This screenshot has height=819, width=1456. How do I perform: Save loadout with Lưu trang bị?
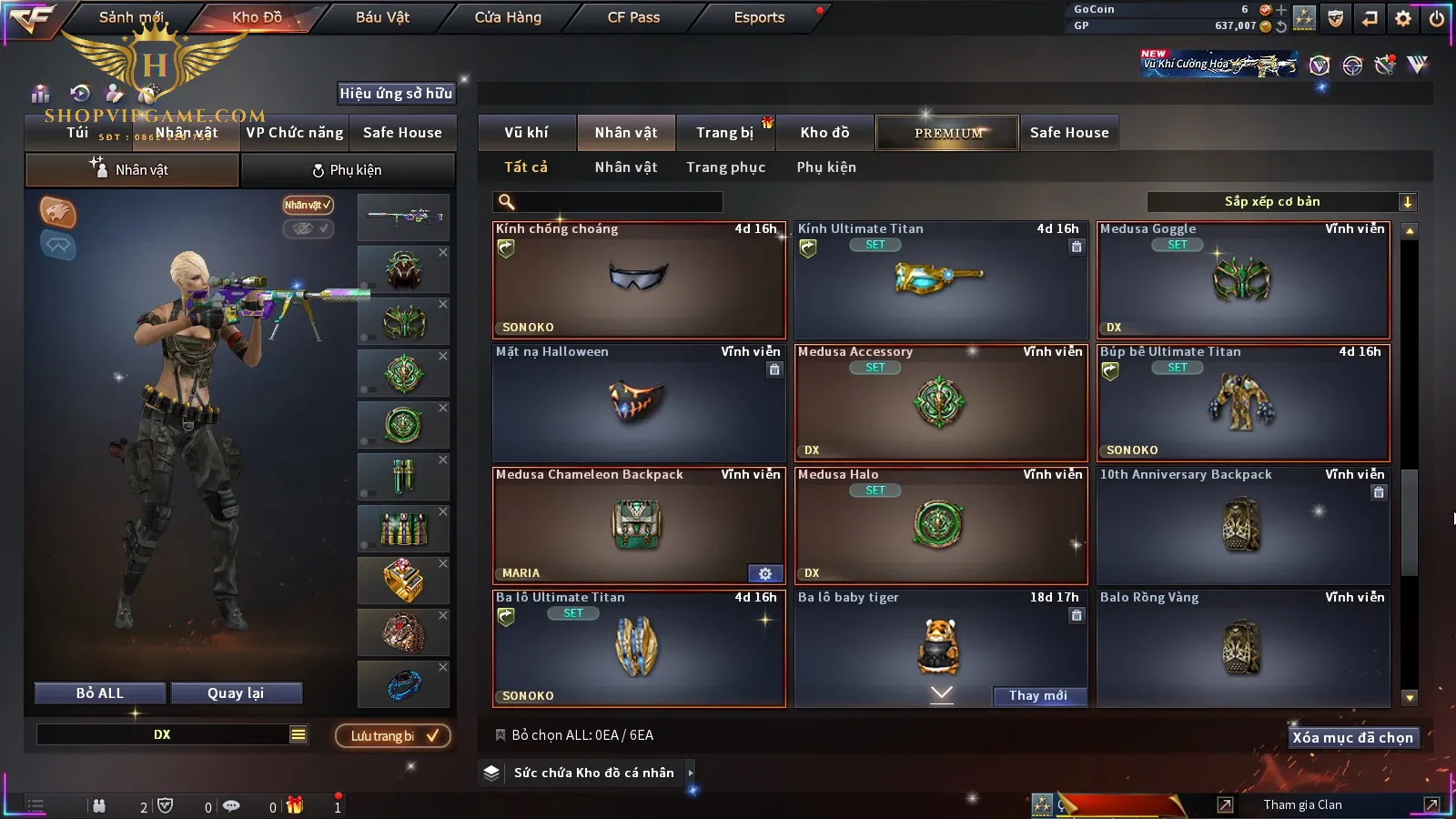(393, 736)
